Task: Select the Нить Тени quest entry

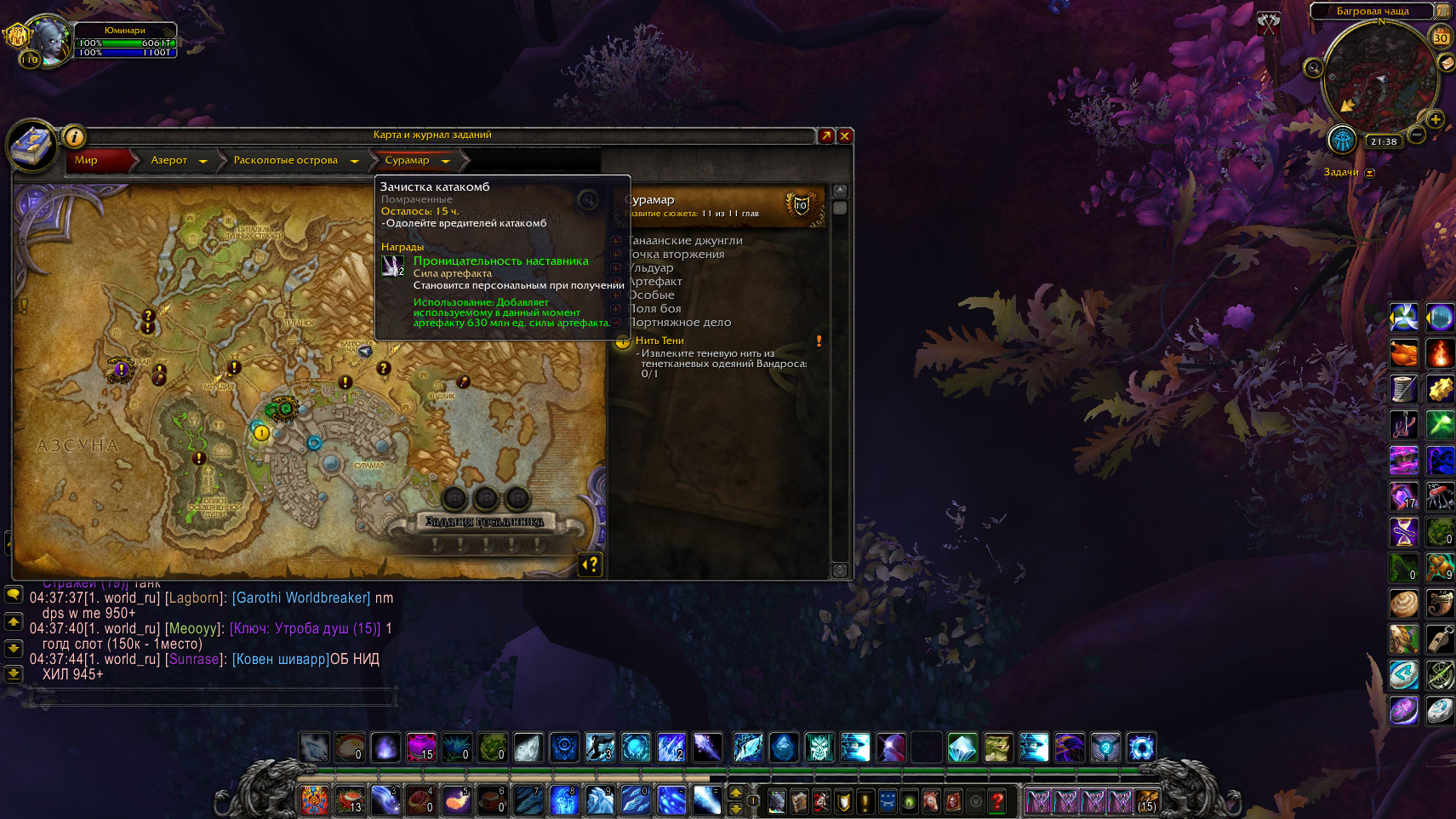Action: click(x=659, y=341)
